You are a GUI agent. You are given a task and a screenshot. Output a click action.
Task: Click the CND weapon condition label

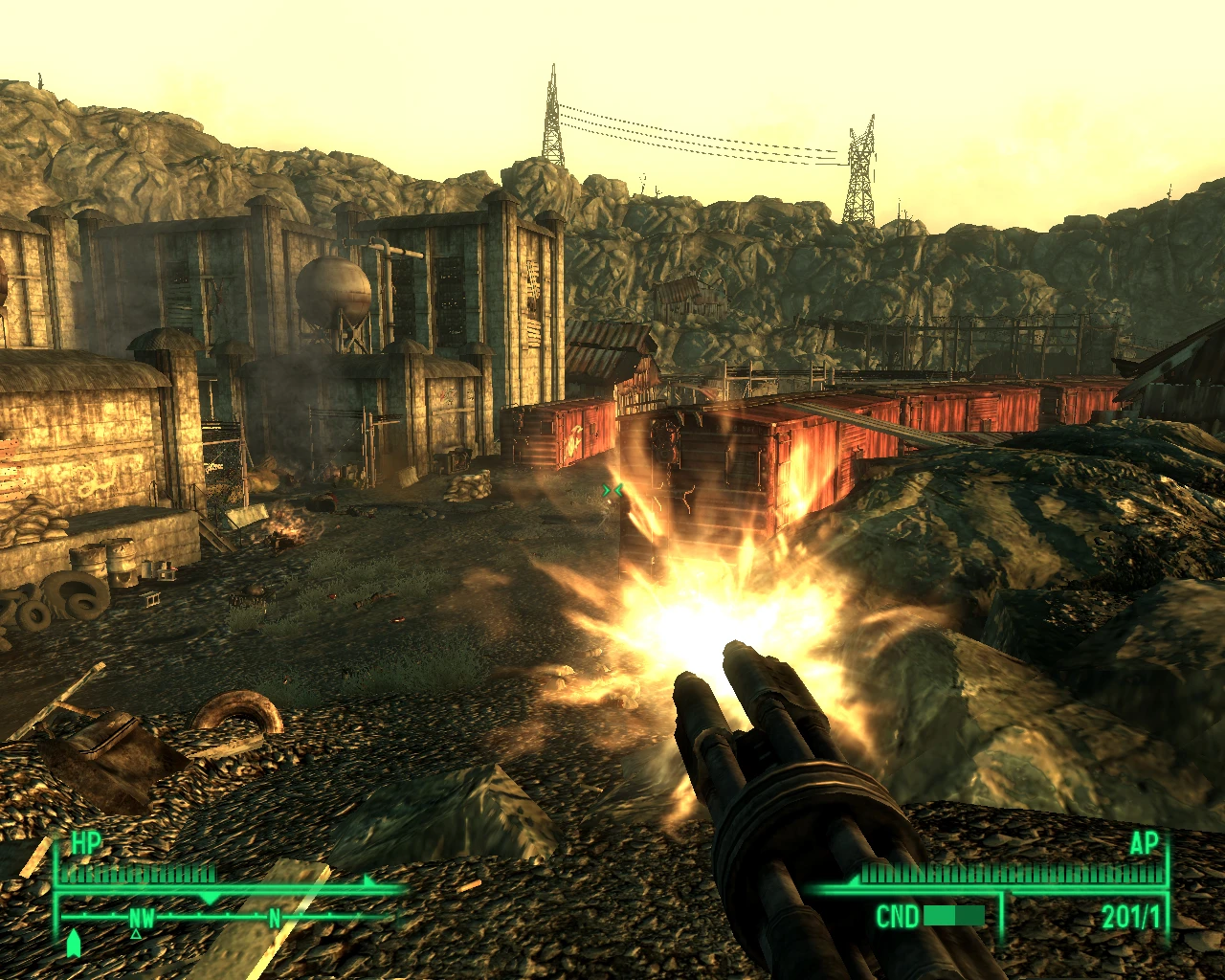click(898, 915)
